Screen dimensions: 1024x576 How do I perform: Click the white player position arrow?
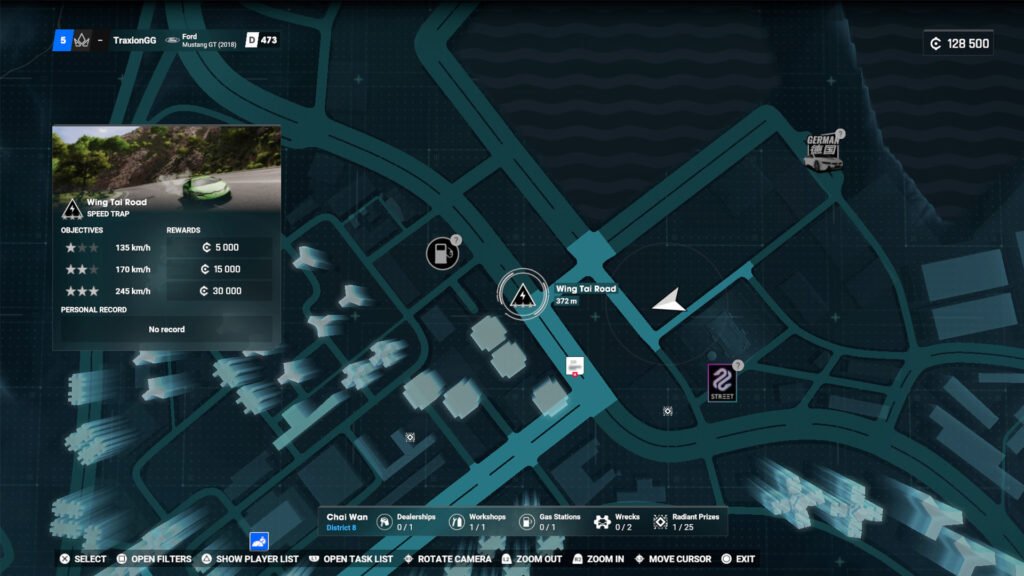click(670, 301)
